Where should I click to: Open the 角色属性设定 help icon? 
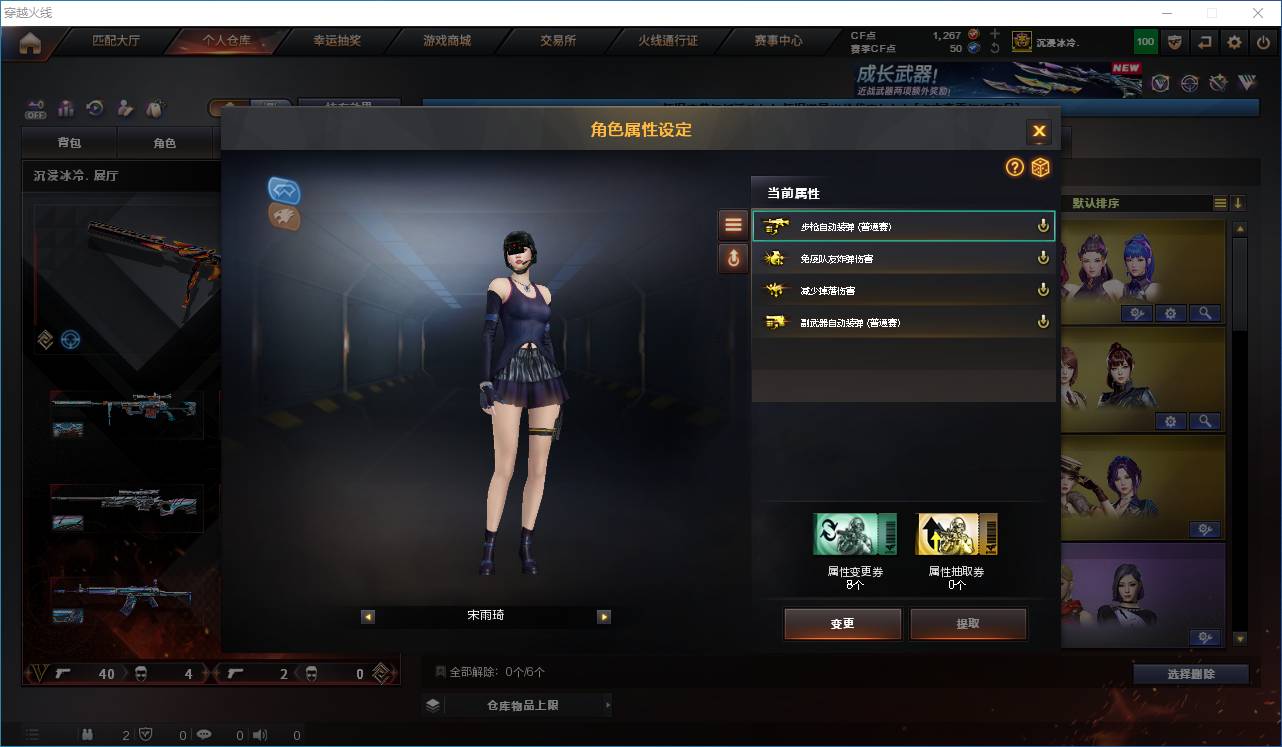point(1014,168)
